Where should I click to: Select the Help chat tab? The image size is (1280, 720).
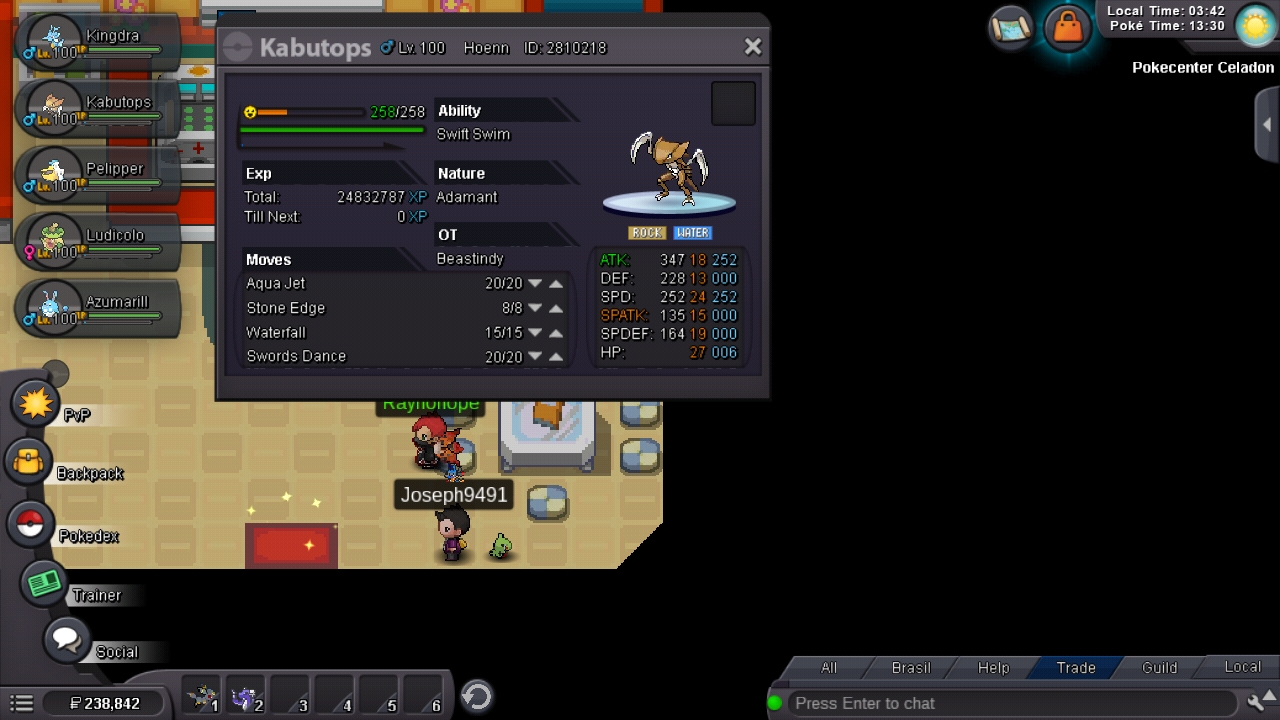pos(993,668)
